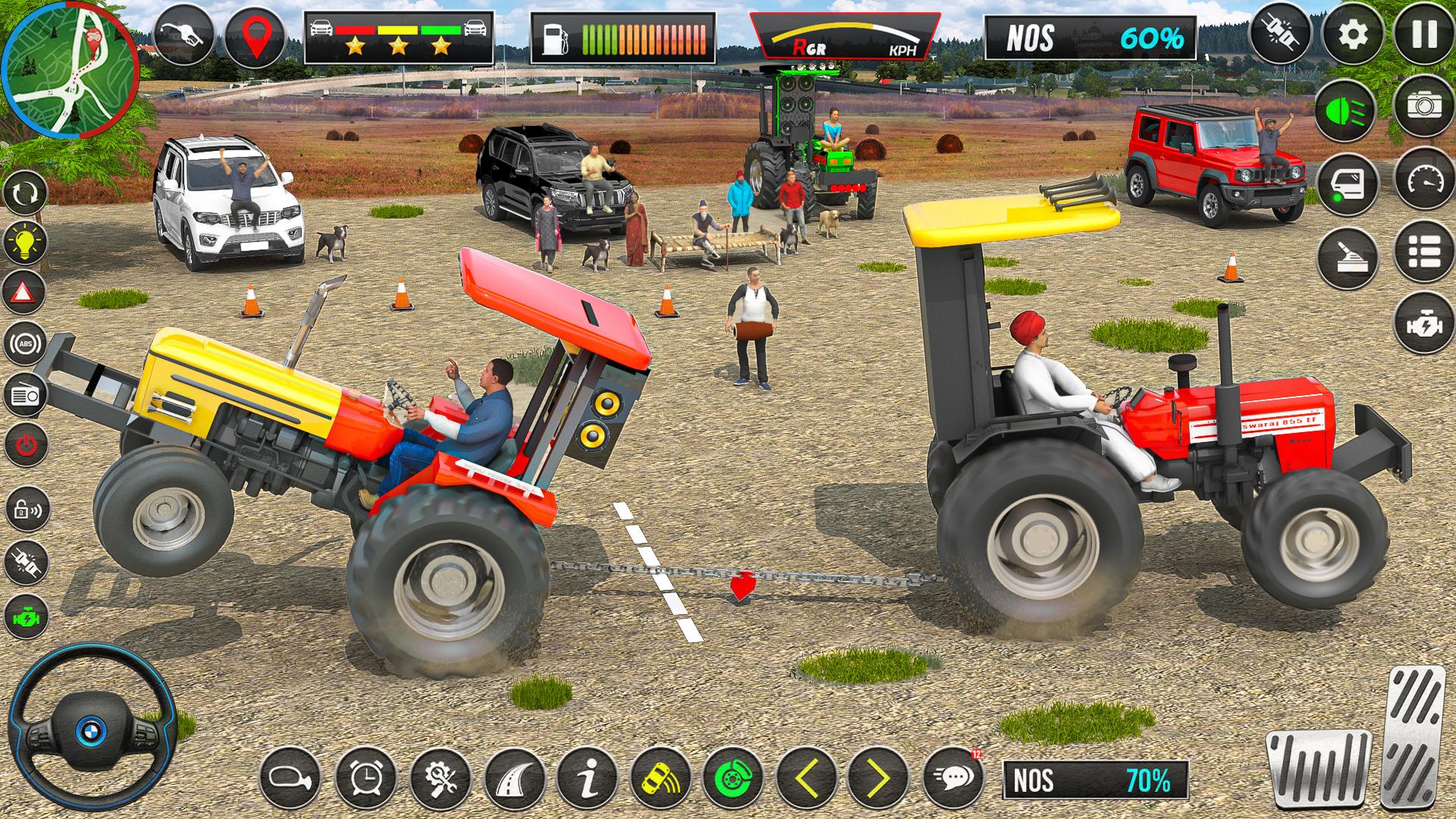Show the info button

pyautogui.click(x=588, y=777)
